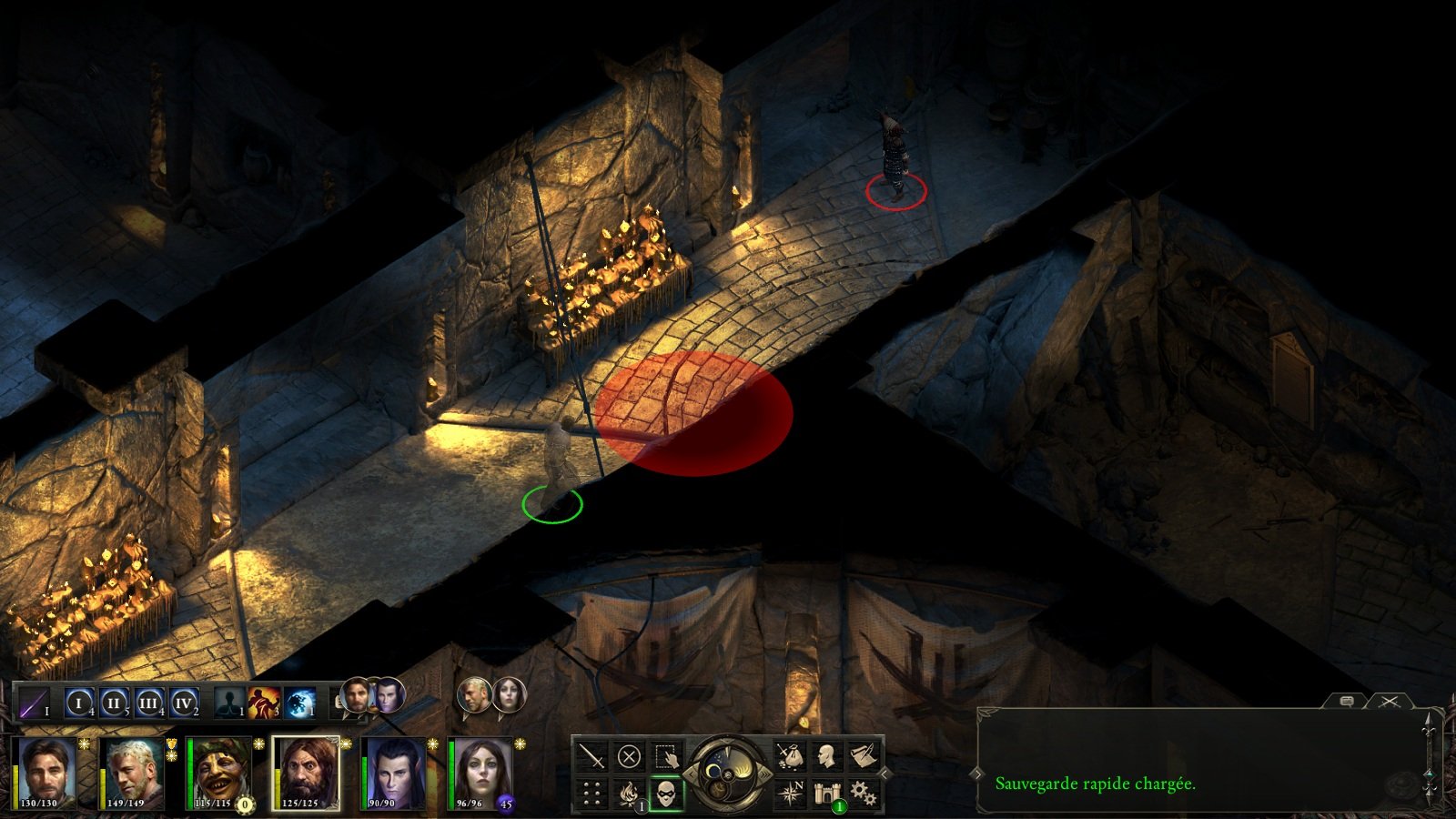Click the sword attack button
Screen dimensions: 1456x819
[x=592, y=756]
